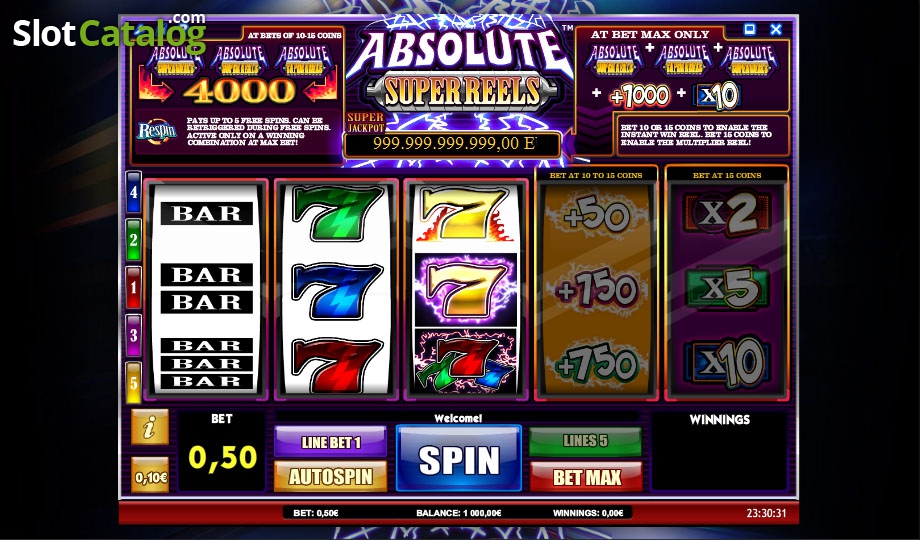Place the maximum bet with BET MAX
The height and width of the screenshot is (540, 920).
(x=585, y=476)
